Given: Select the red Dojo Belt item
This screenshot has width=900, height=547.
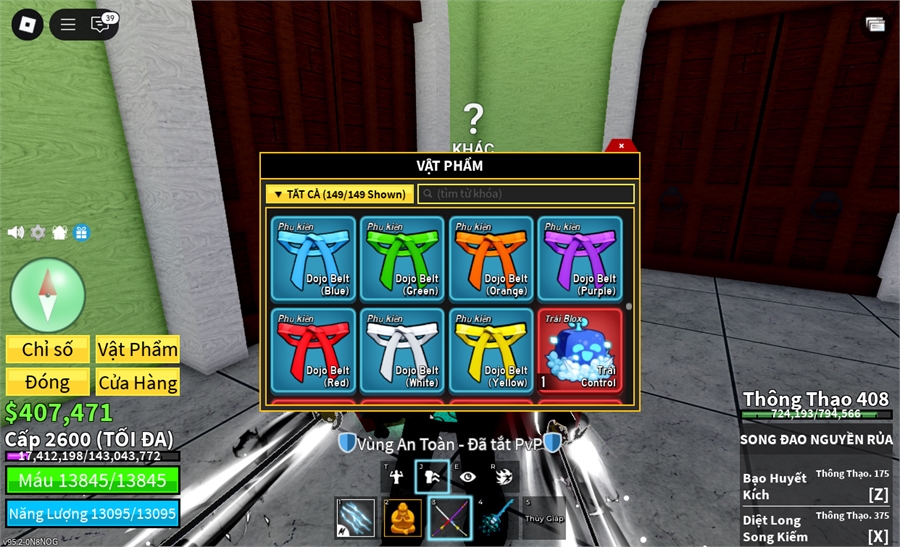Looking at the screenshot, I should 314,349.
